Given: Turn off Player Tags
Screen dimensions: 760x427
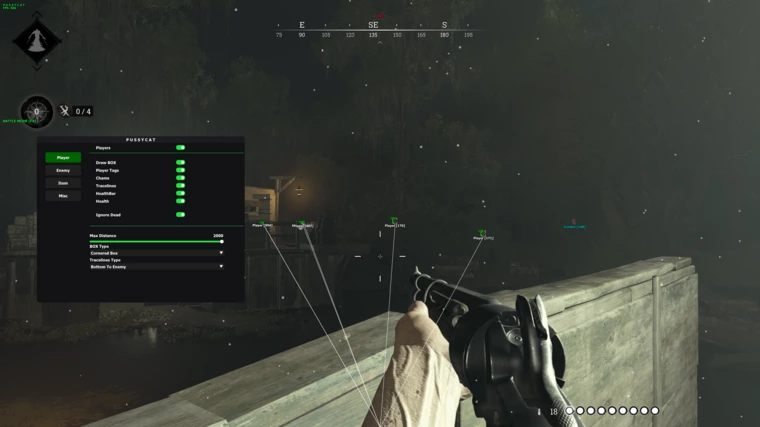Looking at the screenshot, I should [181, 170].
